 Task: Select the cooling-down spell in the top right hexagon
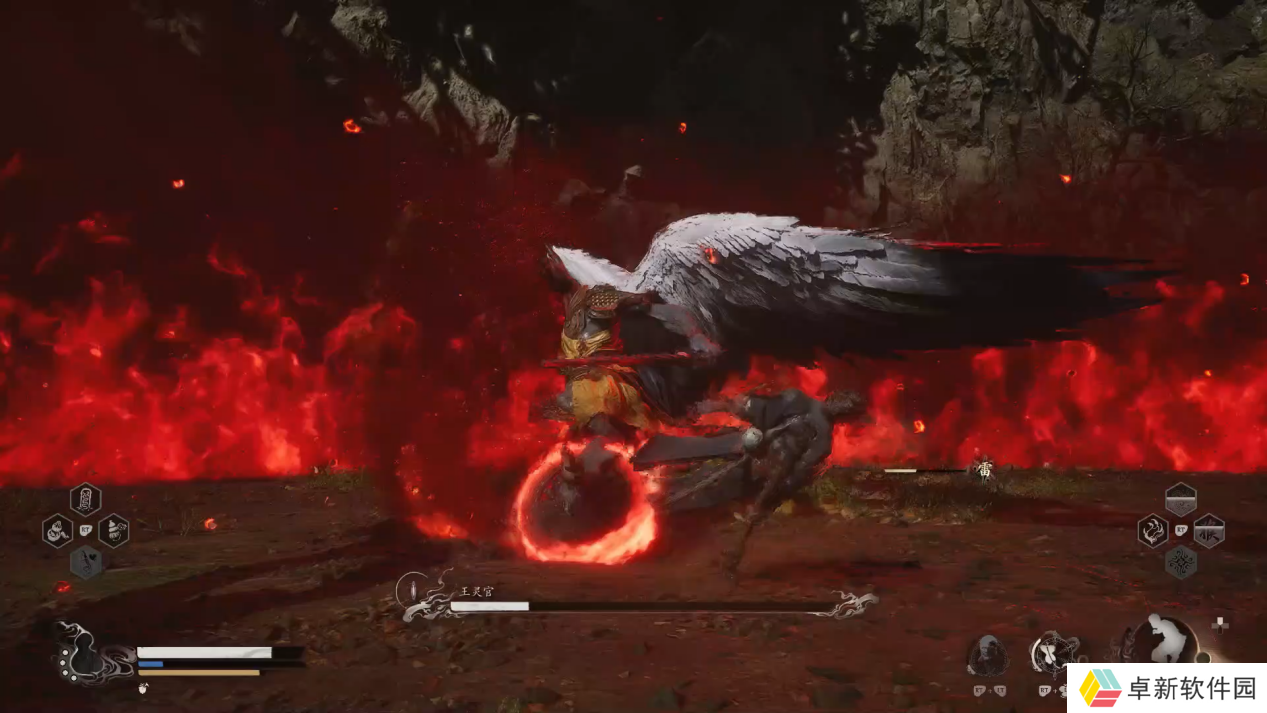click(1181, 499)
